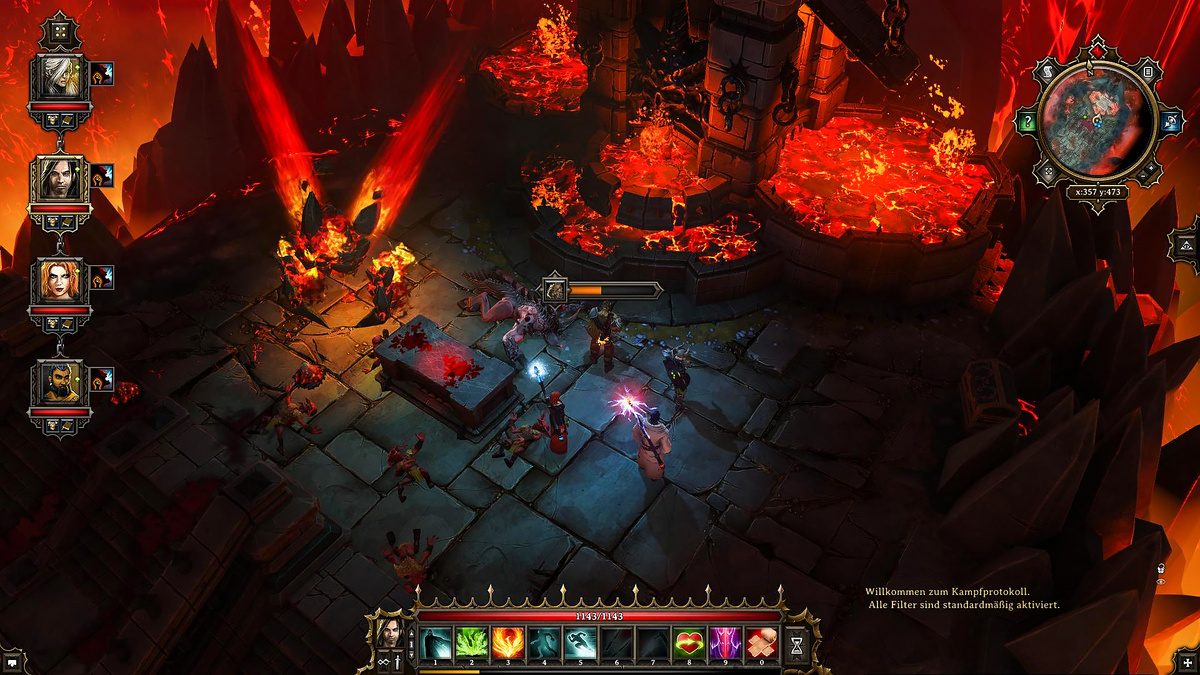Select the red-haired woman party portrait

[x=60, y=281]
